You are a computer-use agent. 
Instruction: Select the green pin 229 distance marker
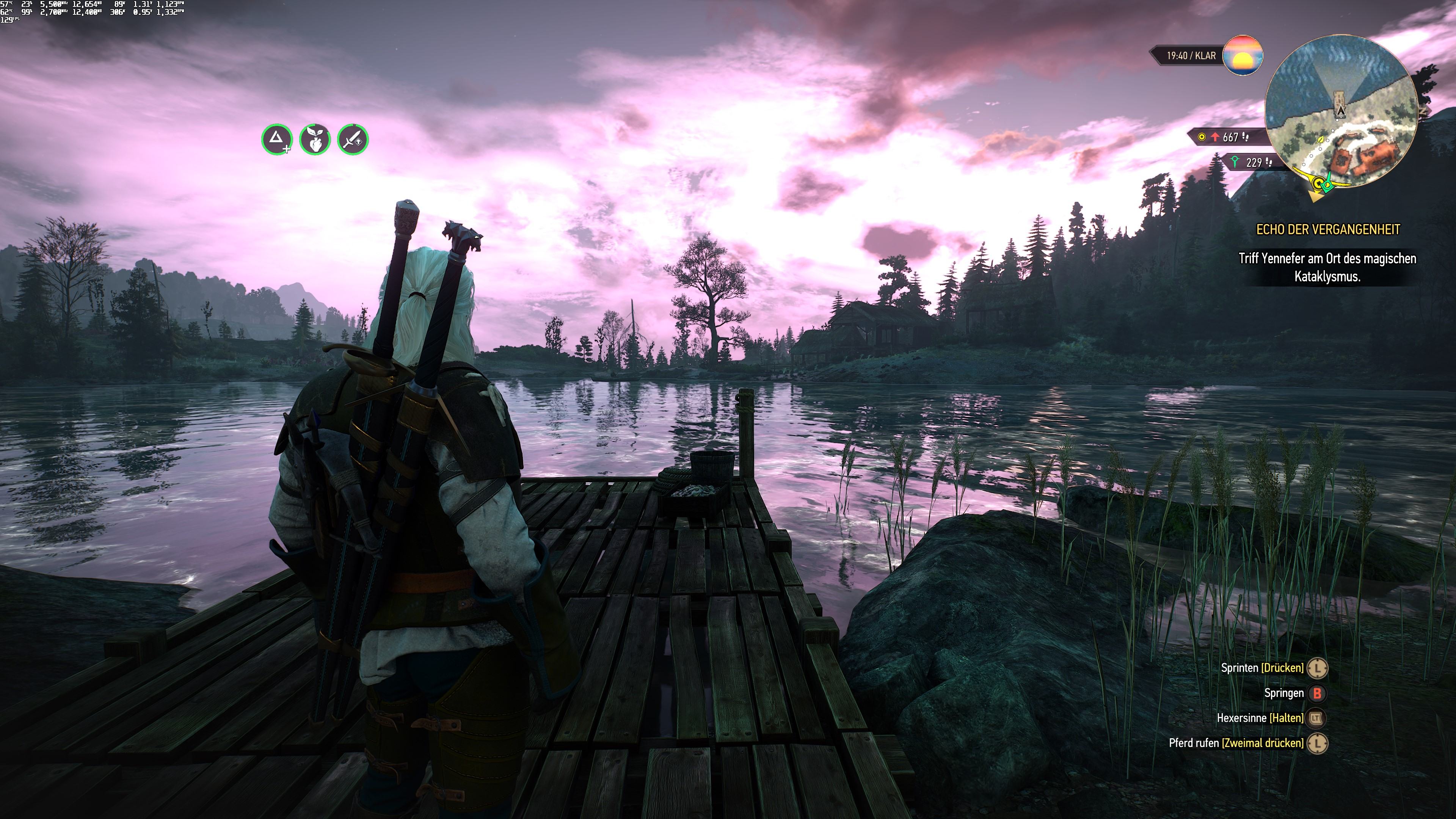pos(1250,163)
